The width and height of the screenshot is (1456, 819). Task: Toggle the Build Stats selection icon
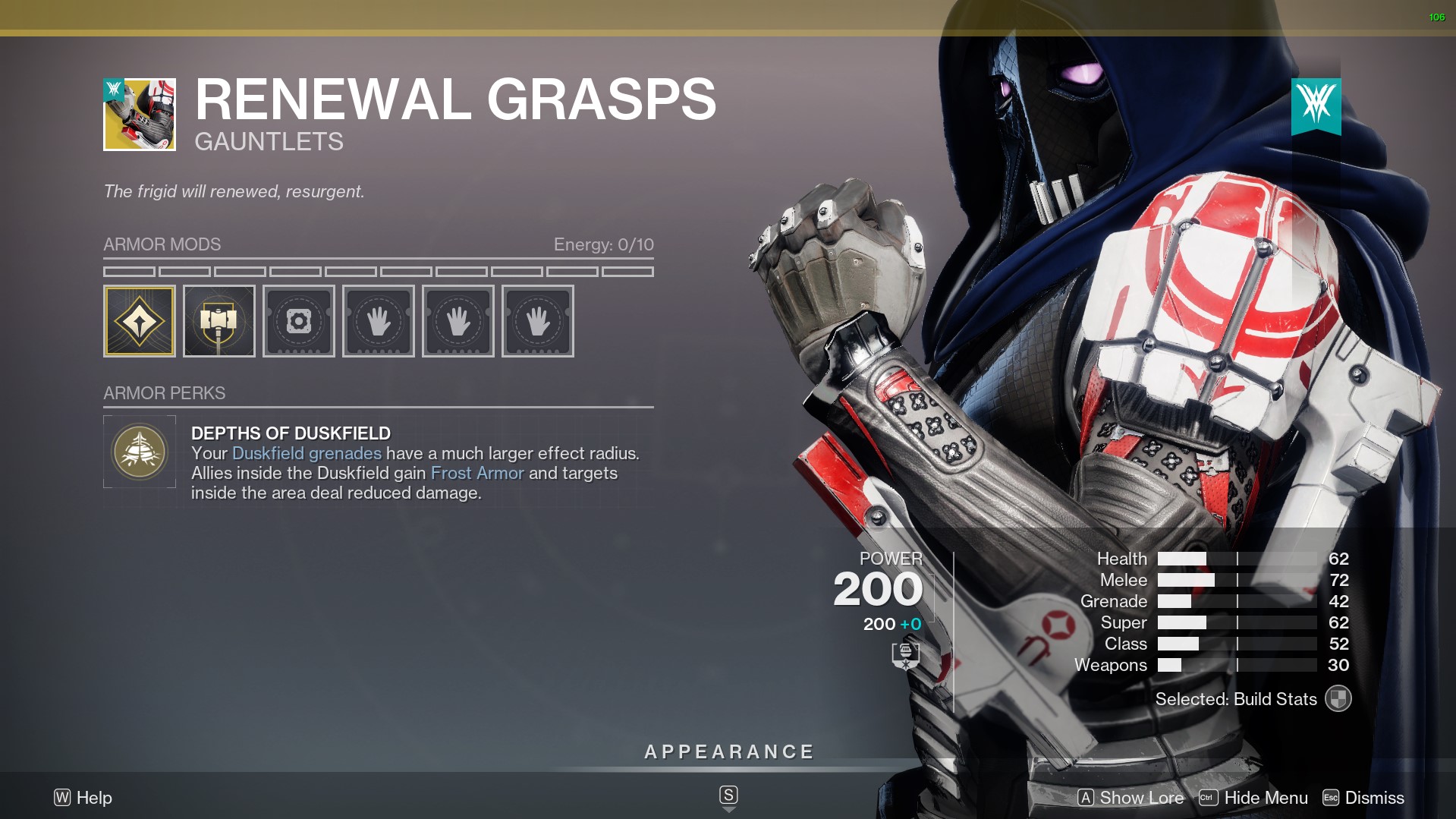[x=1338, y=699]
